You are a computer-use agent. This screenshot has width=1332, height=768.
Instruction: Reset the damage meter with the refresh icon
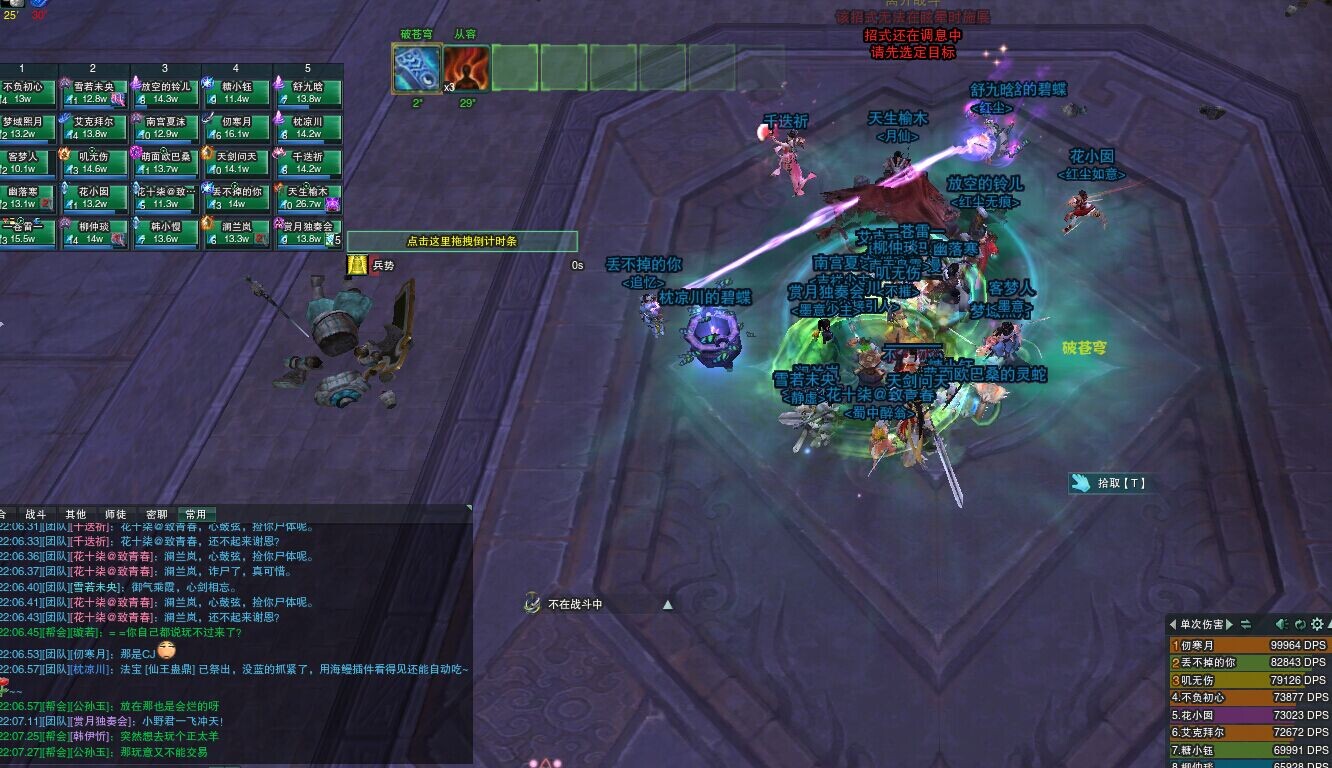click(x=1298, y=624)
